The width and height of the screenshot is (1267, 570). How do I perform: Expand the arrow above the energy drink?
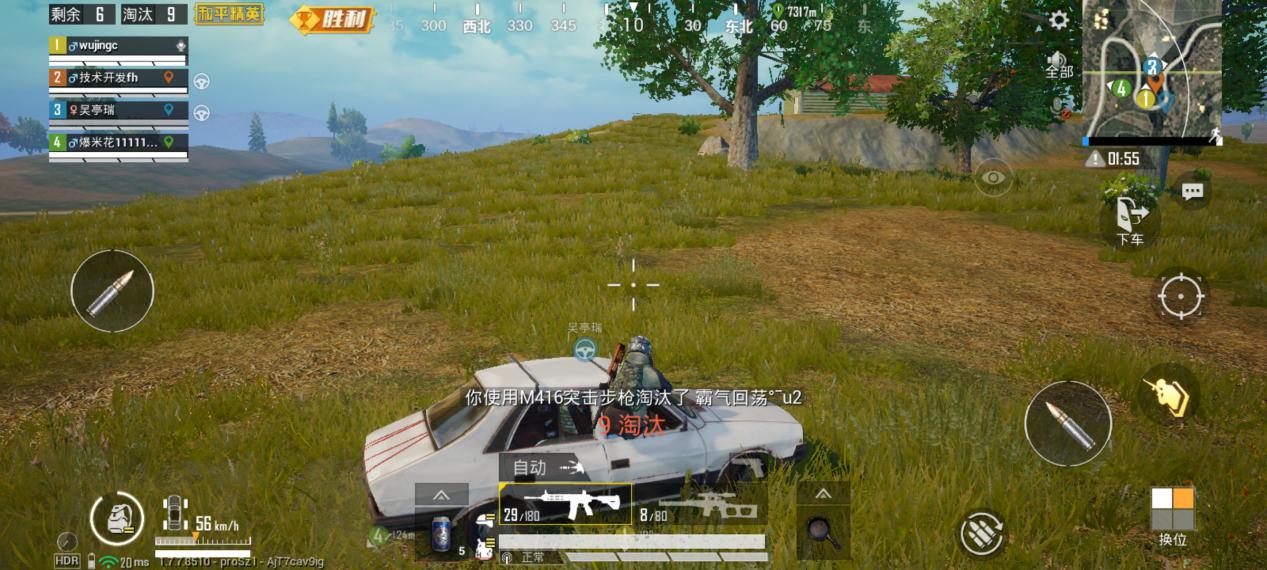pyautogui.click(x=441, y=495)
